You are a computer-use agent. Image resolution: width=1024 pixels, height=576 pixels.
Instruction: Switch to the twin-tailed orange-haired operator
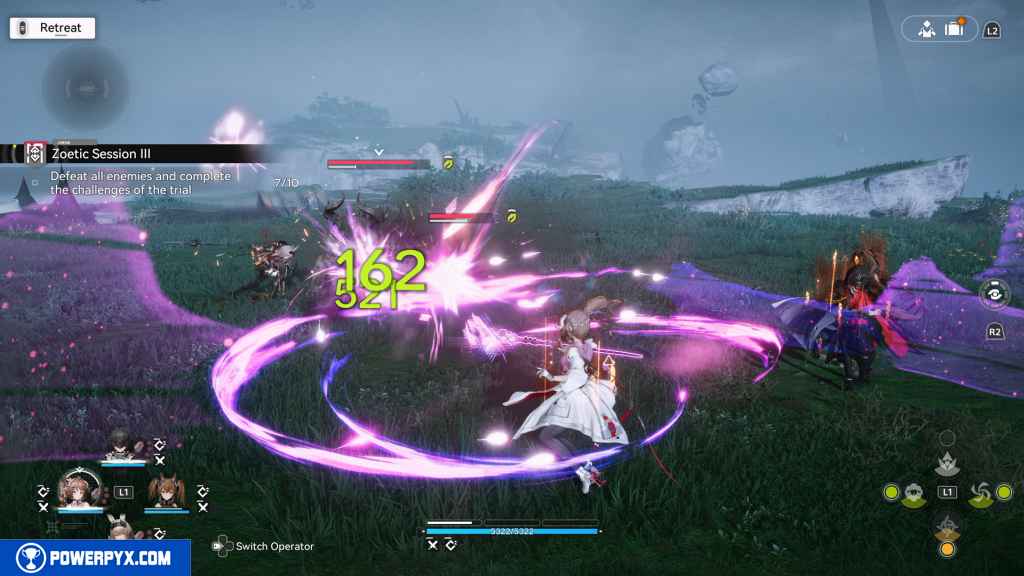pos(164,492)
